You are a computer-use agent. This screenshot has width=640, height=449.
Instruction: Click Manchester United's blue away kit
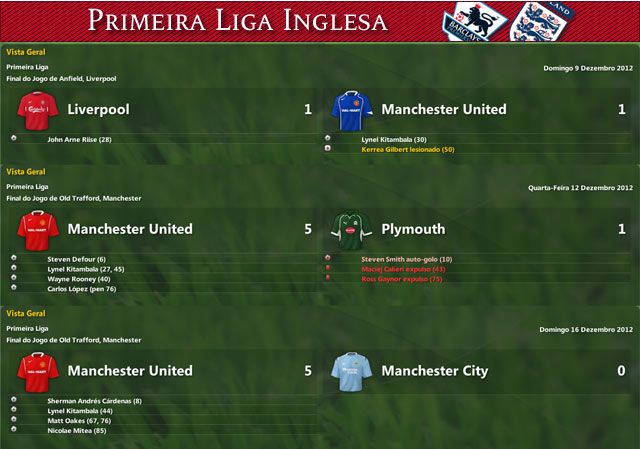click(x=351, y=109)
